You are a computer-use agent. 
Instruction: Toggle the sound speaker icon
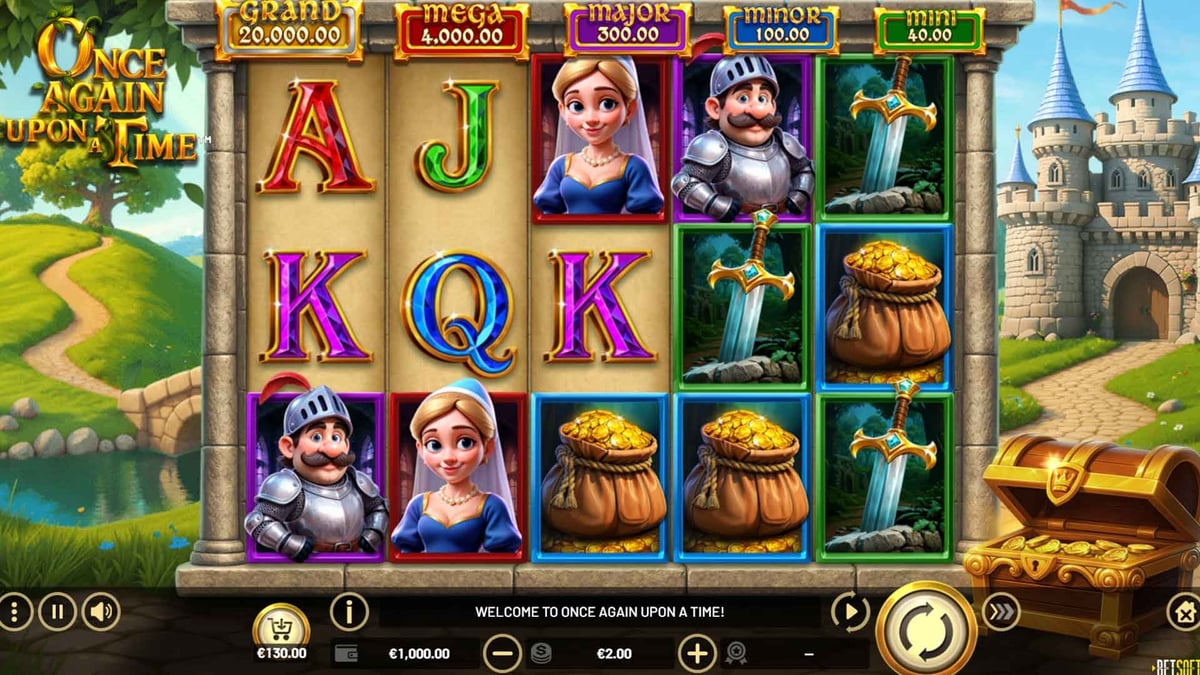(101, 611)
